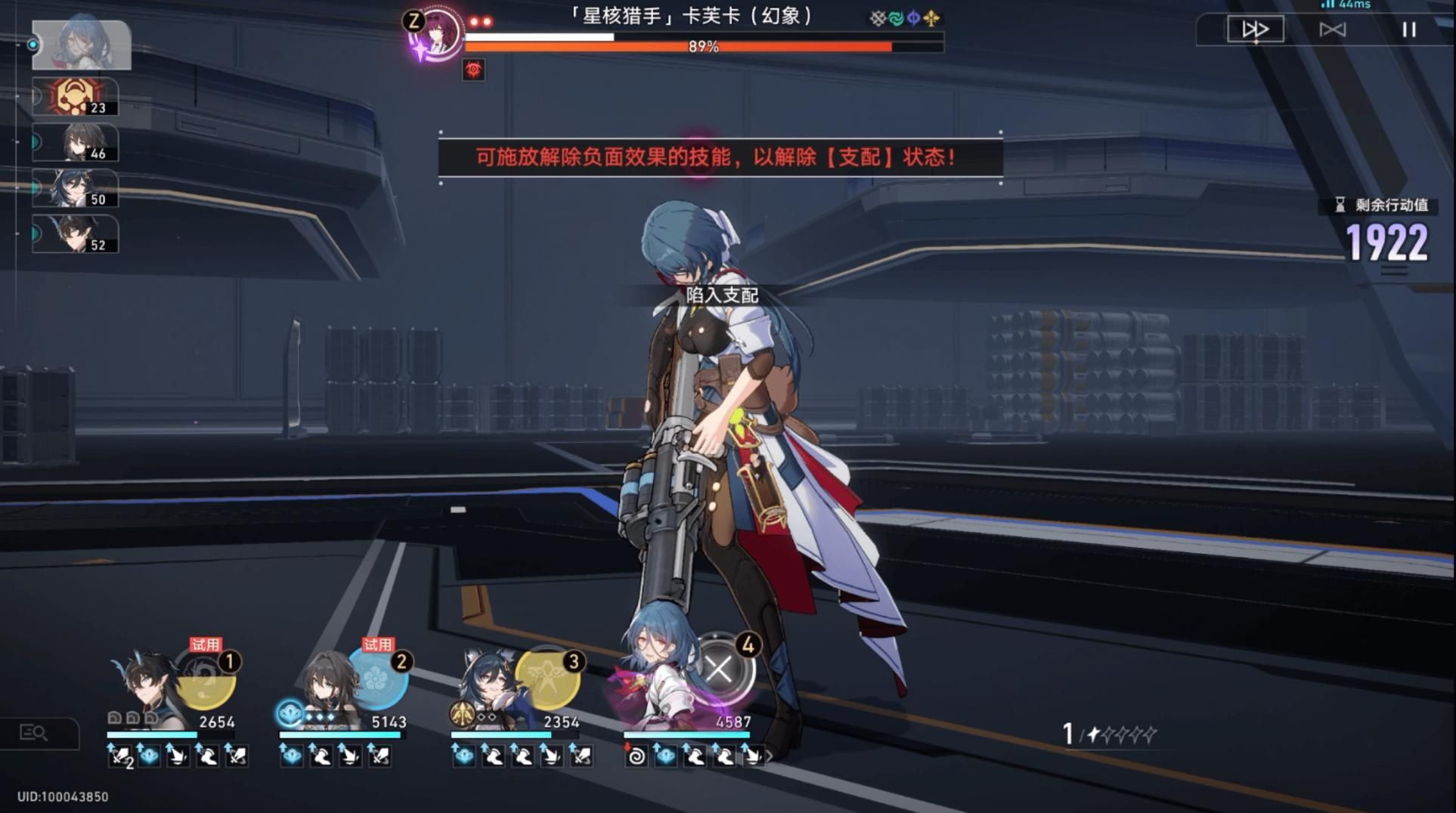Select the Kafka boss portrait
The image size is (1456, 813).
(435, 34)
